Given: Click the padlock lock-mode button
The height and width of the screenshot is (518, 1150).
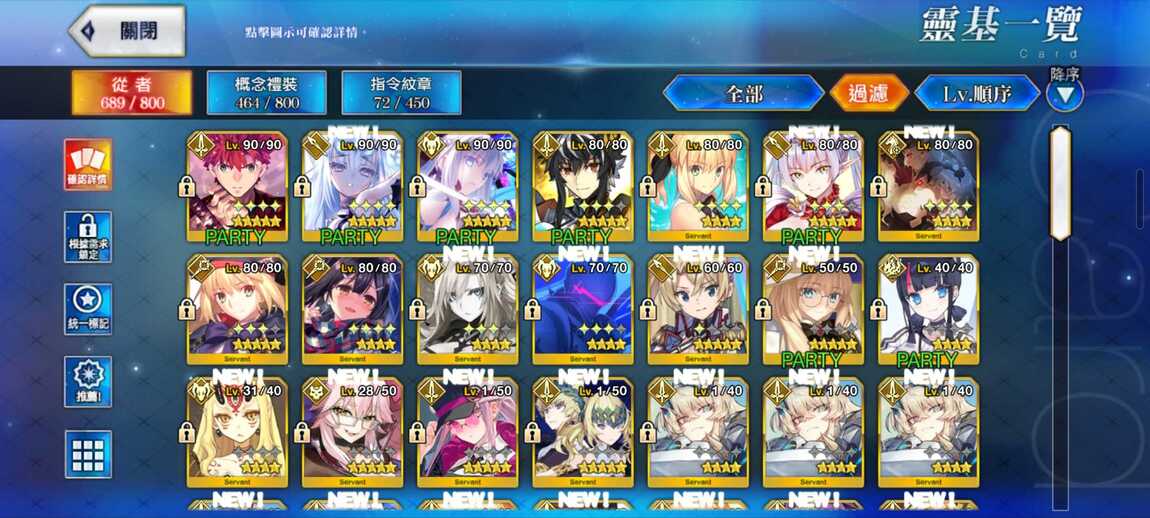Looking at the screenshot, I should [x=88, y=237].
